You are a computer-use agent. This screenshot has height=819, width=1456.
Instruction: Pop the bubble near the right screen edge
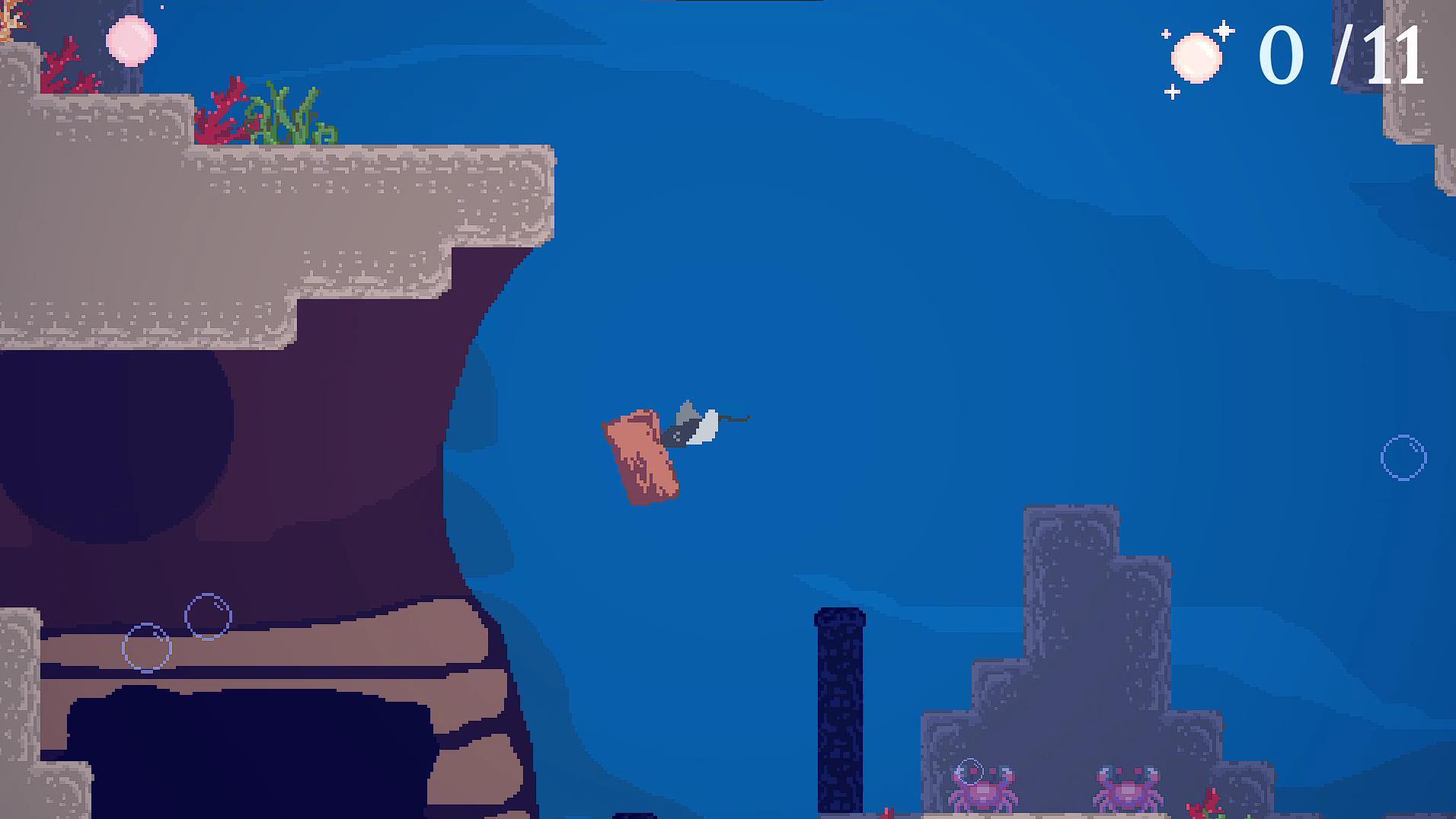coord(1404,459)
